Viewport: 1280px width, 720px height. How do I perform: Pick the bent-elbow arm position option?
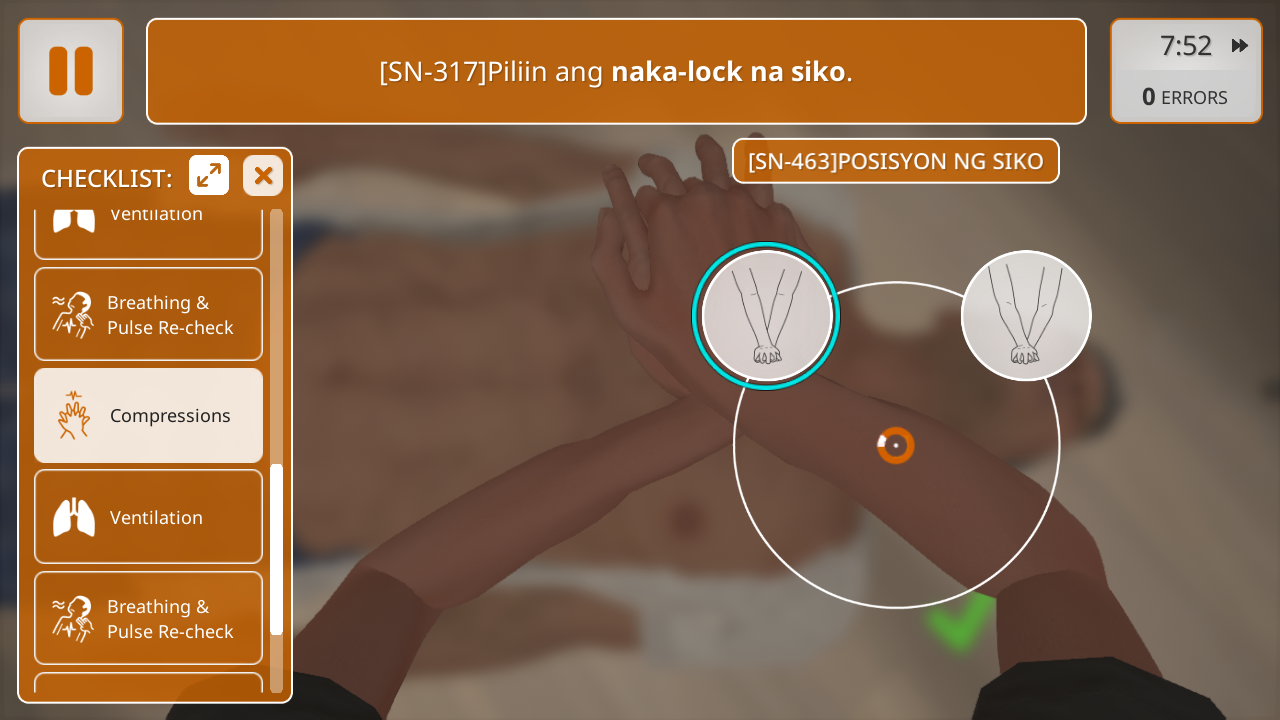pos(1026,316)
